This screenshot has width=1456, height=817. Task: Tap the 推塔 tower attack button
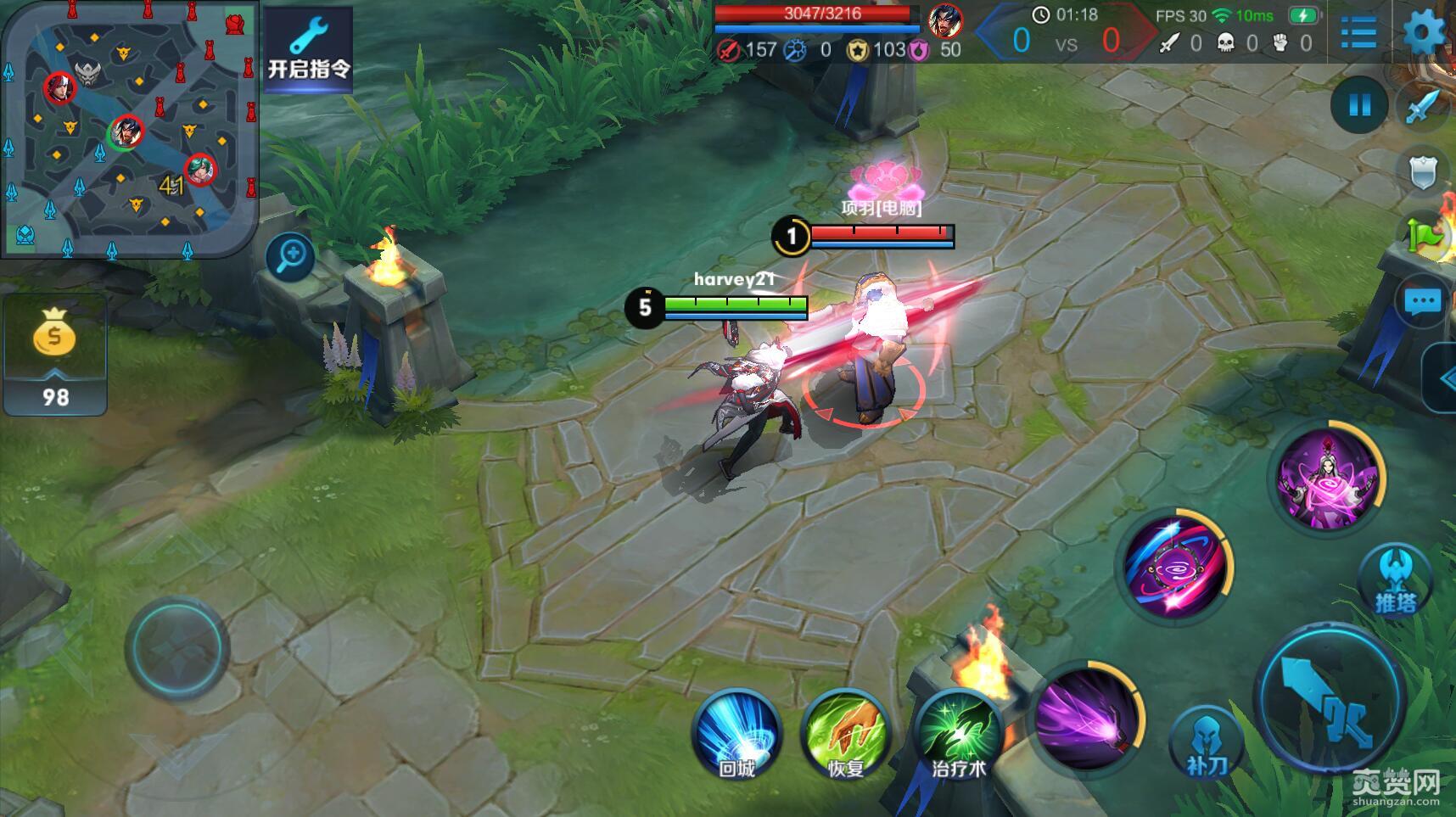point(1395,581)
